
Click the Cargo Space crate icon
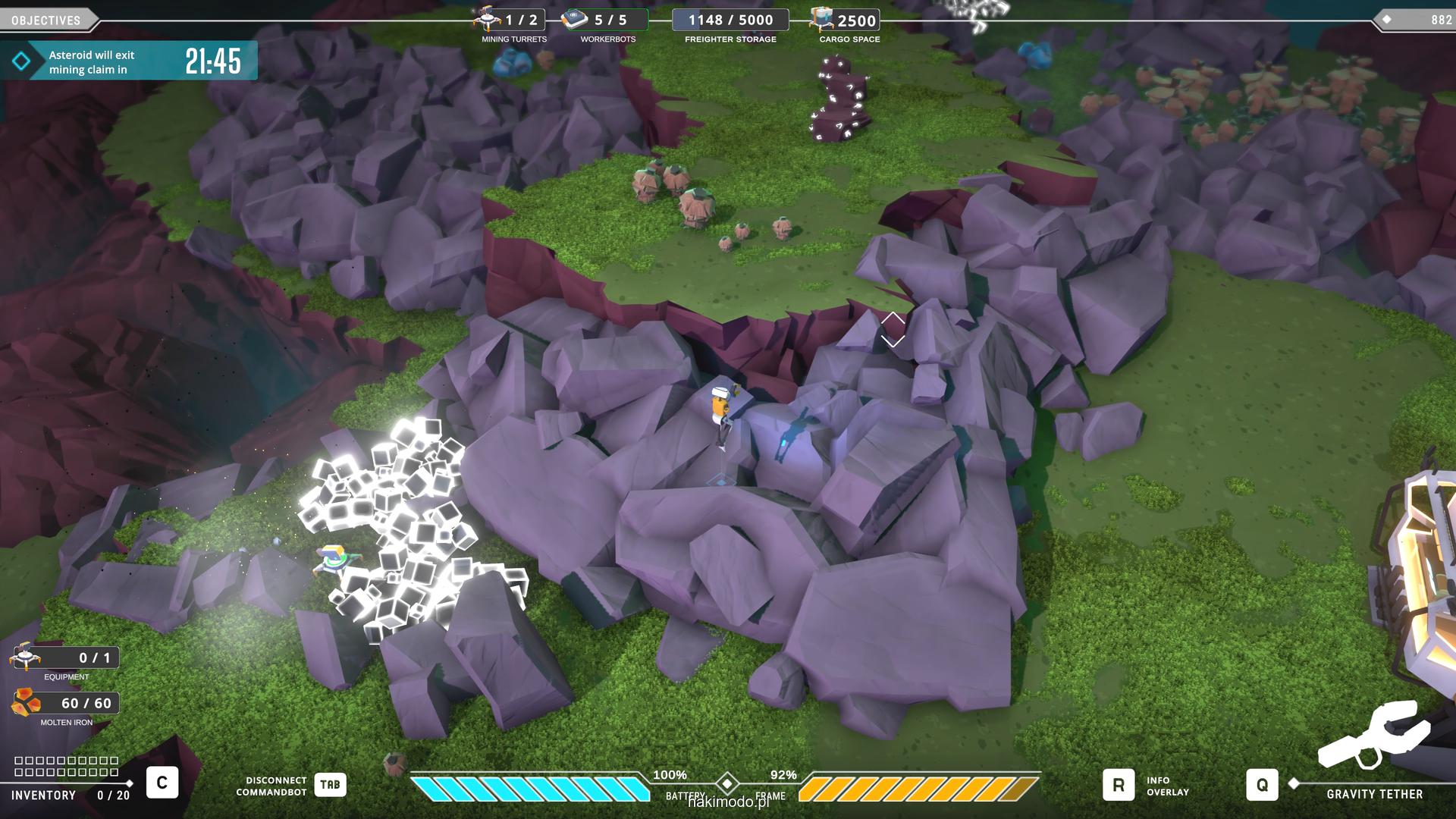(821, 19)
